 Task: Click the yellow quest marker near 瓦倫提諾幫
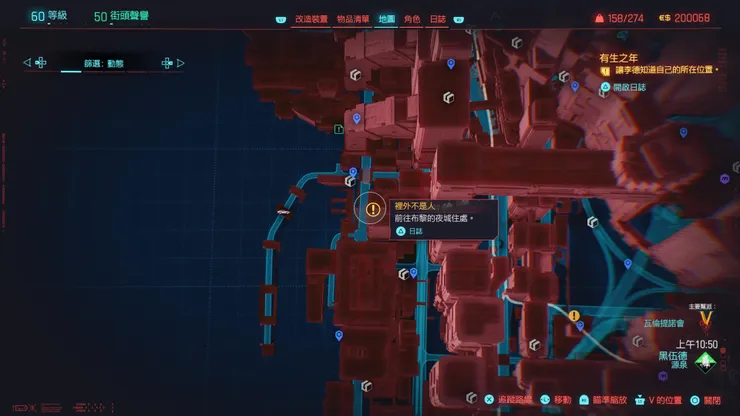575,316
